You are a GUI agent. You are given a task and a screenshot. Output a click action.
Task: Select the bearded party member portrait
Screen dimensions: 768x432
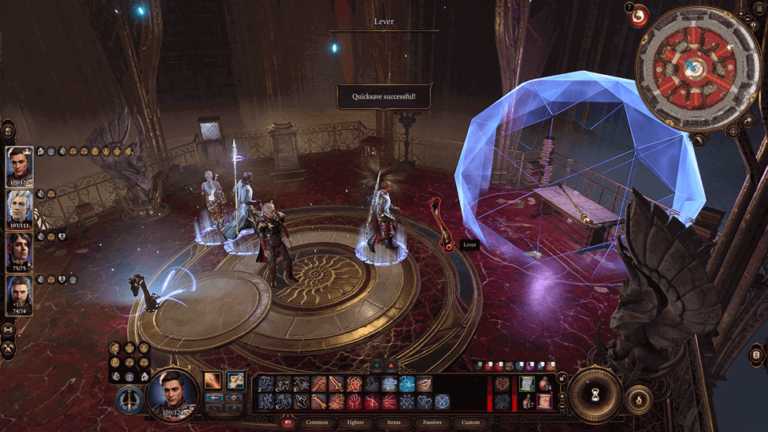pos(19,295)
